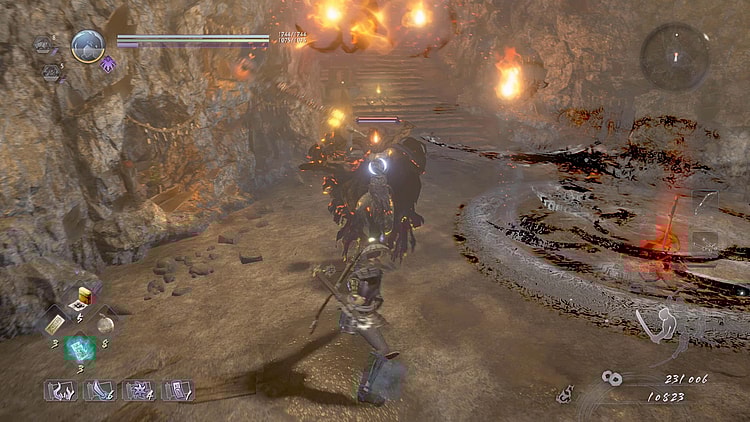Click the purple yokai shift emblem
The width and height of the screenshot is (750, 422).
tap(108, 65)
